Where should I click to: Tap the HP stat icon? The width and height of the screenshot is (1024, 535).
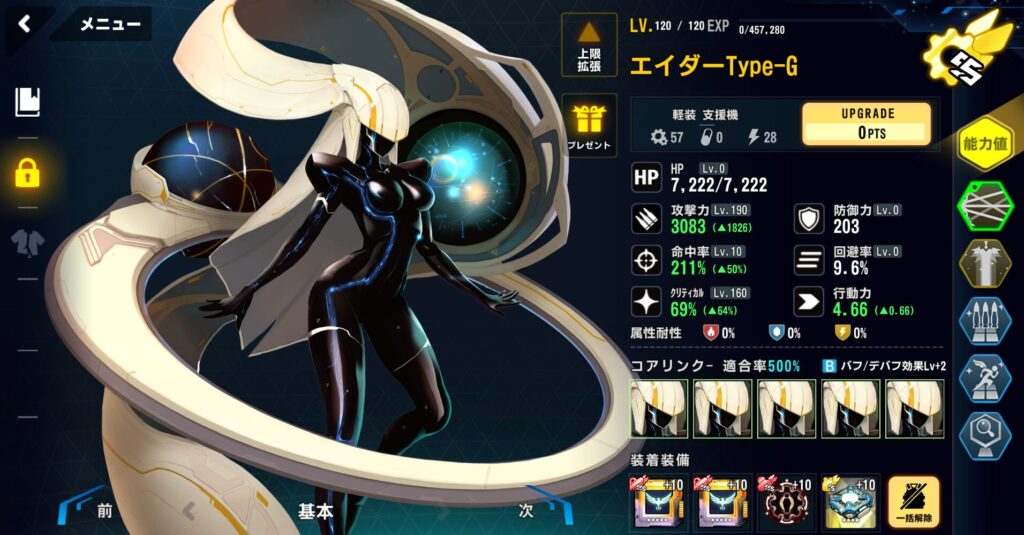[646, 178]
